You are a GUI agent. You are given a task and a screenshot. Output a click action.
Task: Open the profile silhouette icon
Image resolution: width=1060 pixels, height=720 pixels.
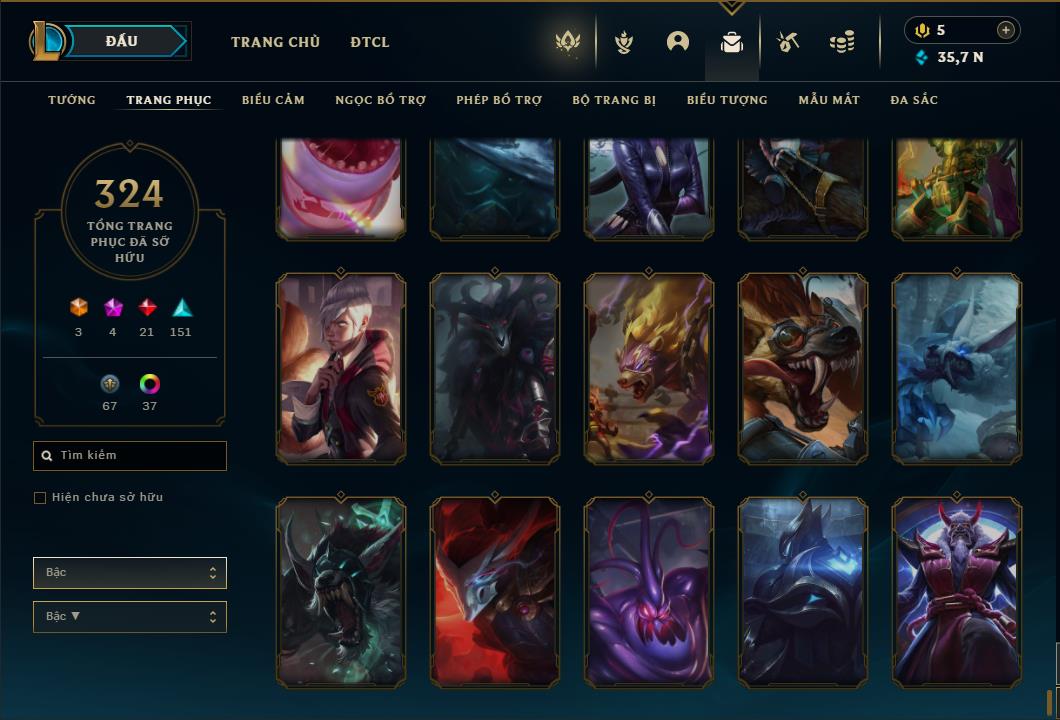click(678, 42)
